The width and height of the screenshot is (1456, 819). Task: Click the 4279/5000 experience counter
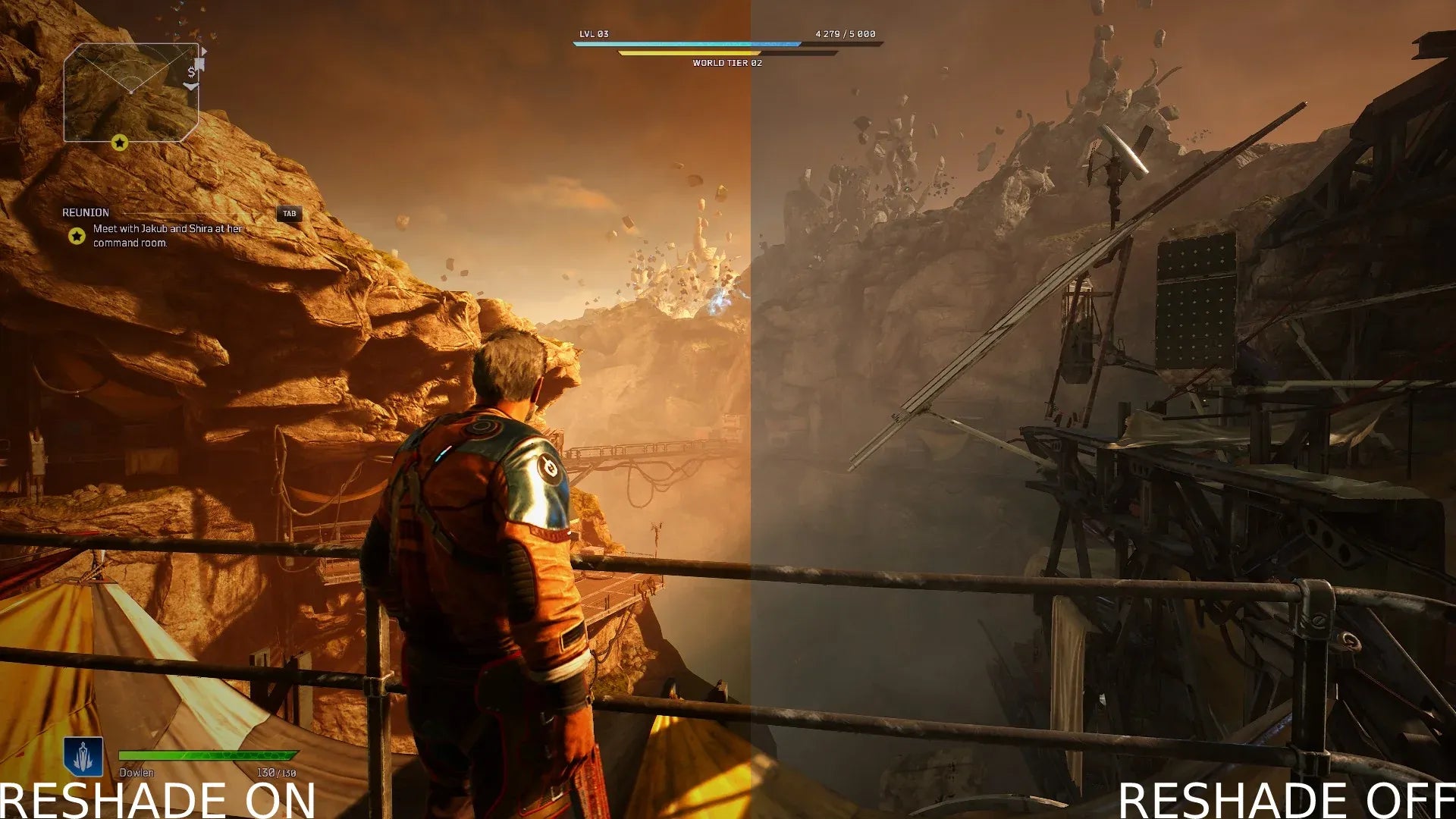844,33
